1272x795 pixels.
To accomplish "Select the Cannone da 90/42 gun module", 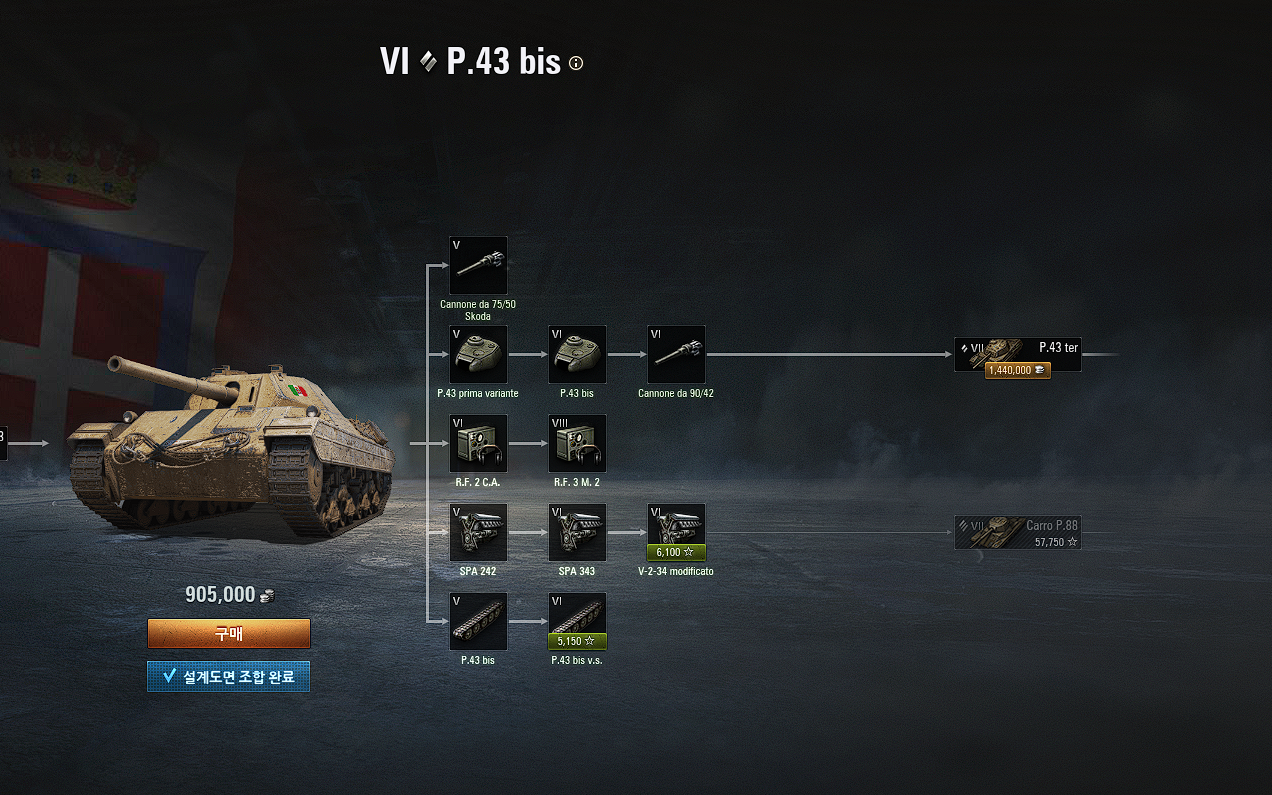I will [676, 354].
